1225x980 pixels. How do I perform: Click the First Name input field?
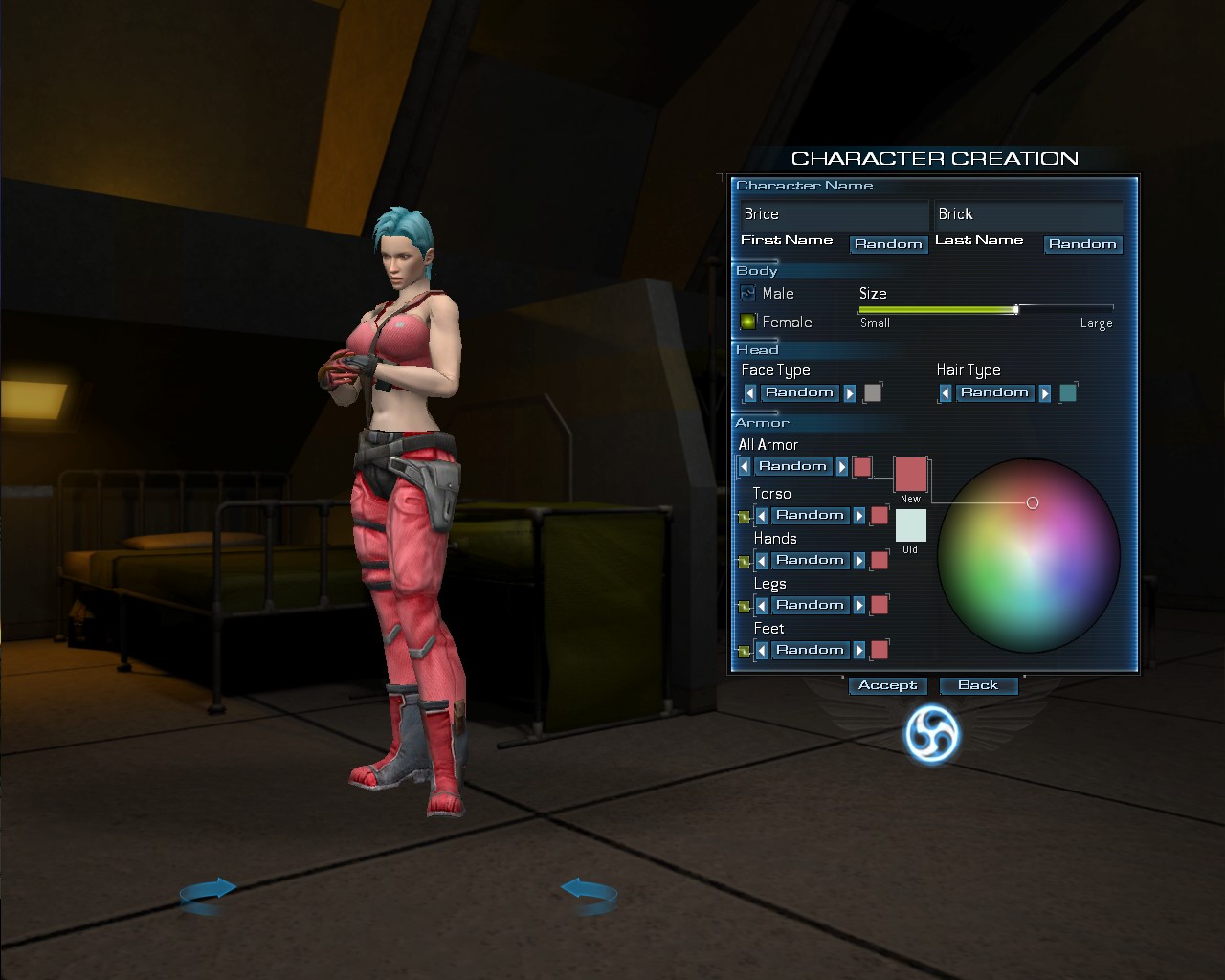click(x=833, y=214)
